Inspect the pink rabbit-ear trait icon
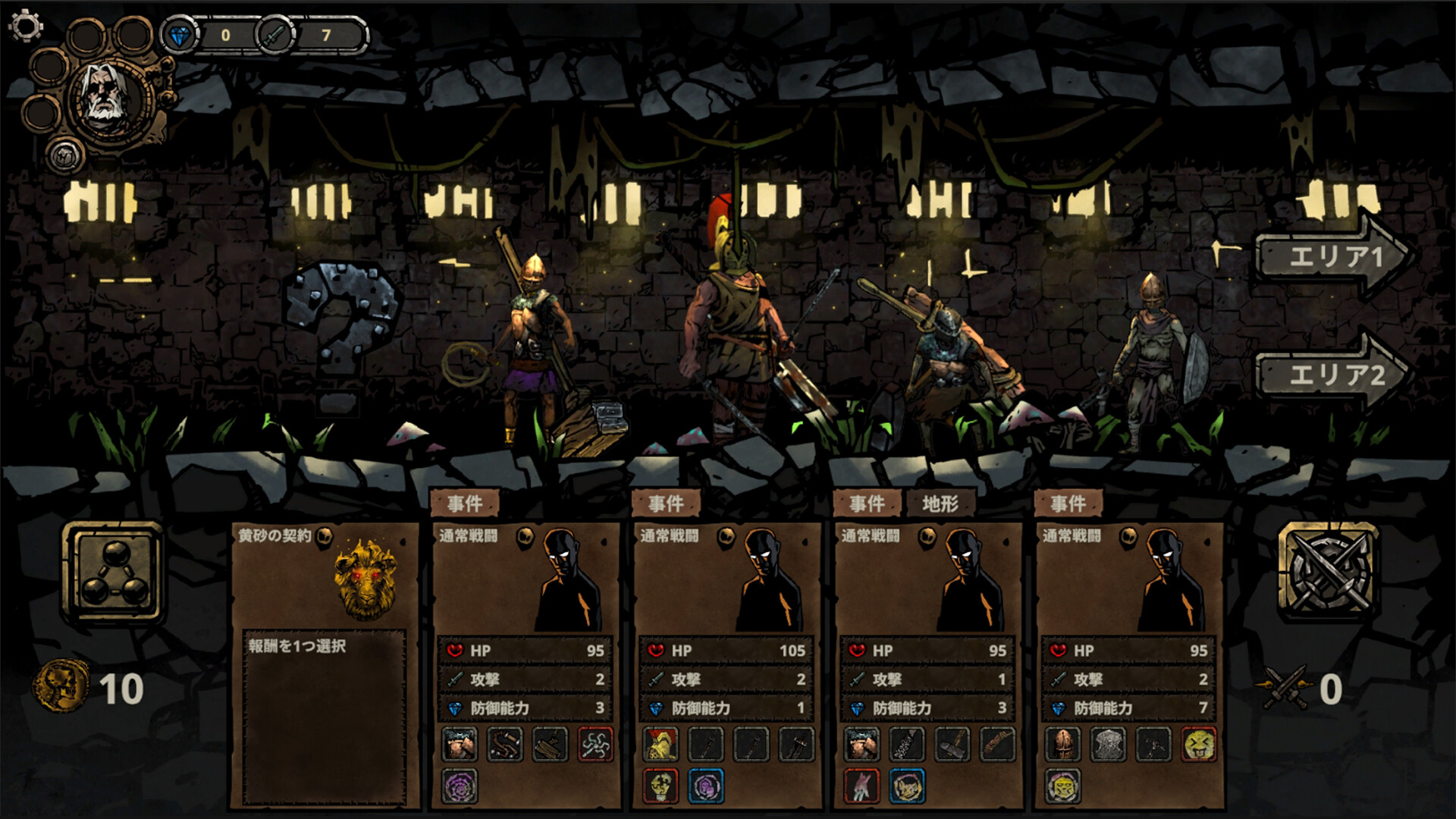 pyautogui.click(x=861, y=786)
